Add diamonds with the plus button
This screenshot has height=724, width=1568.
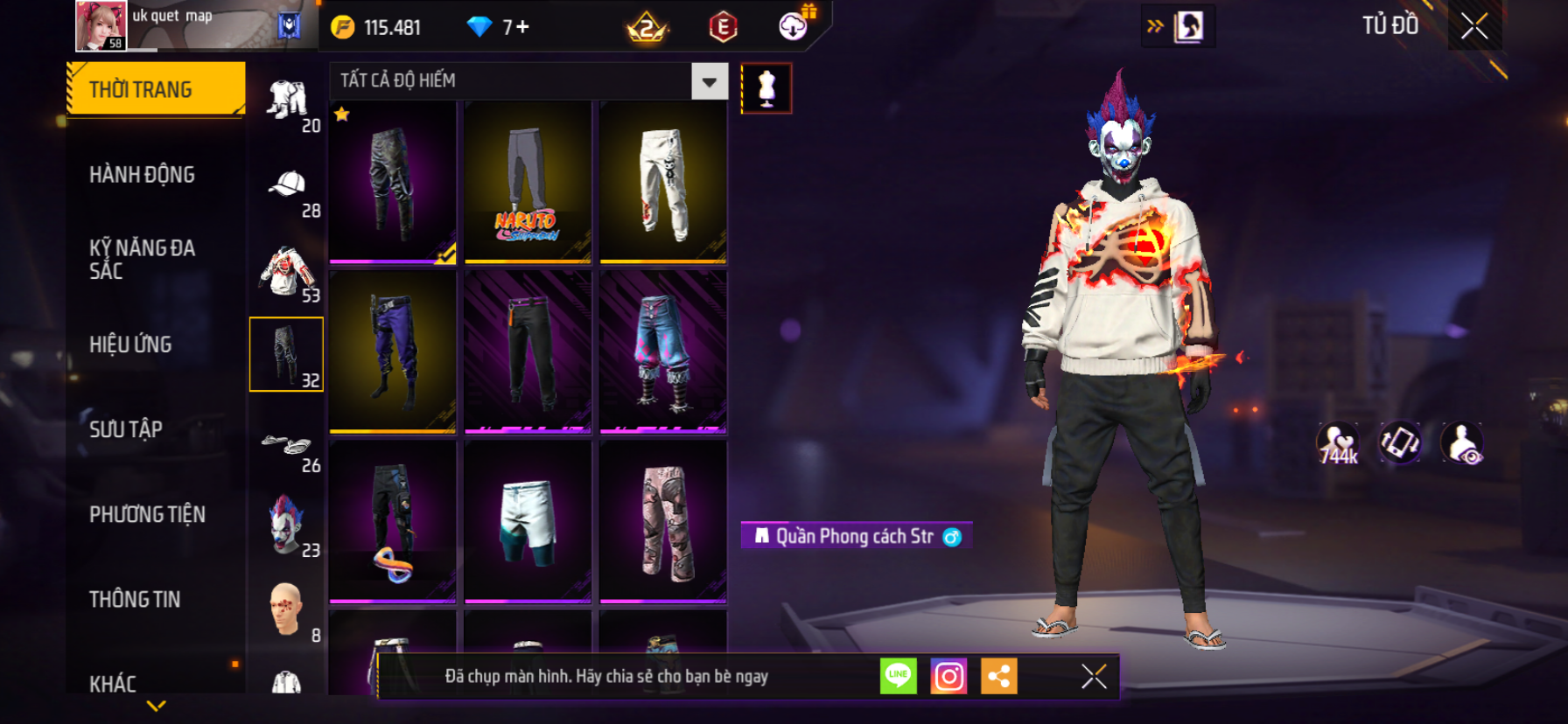coord(522,27)
